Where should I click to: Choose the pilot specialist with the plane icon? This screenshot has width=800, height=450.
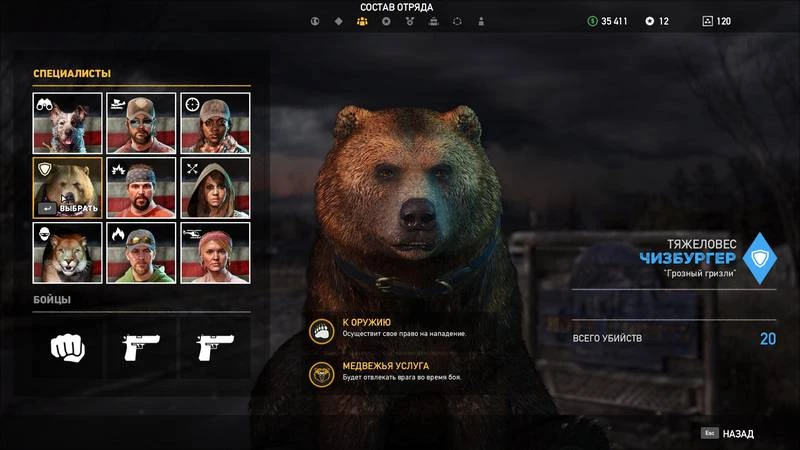(141, 123)
